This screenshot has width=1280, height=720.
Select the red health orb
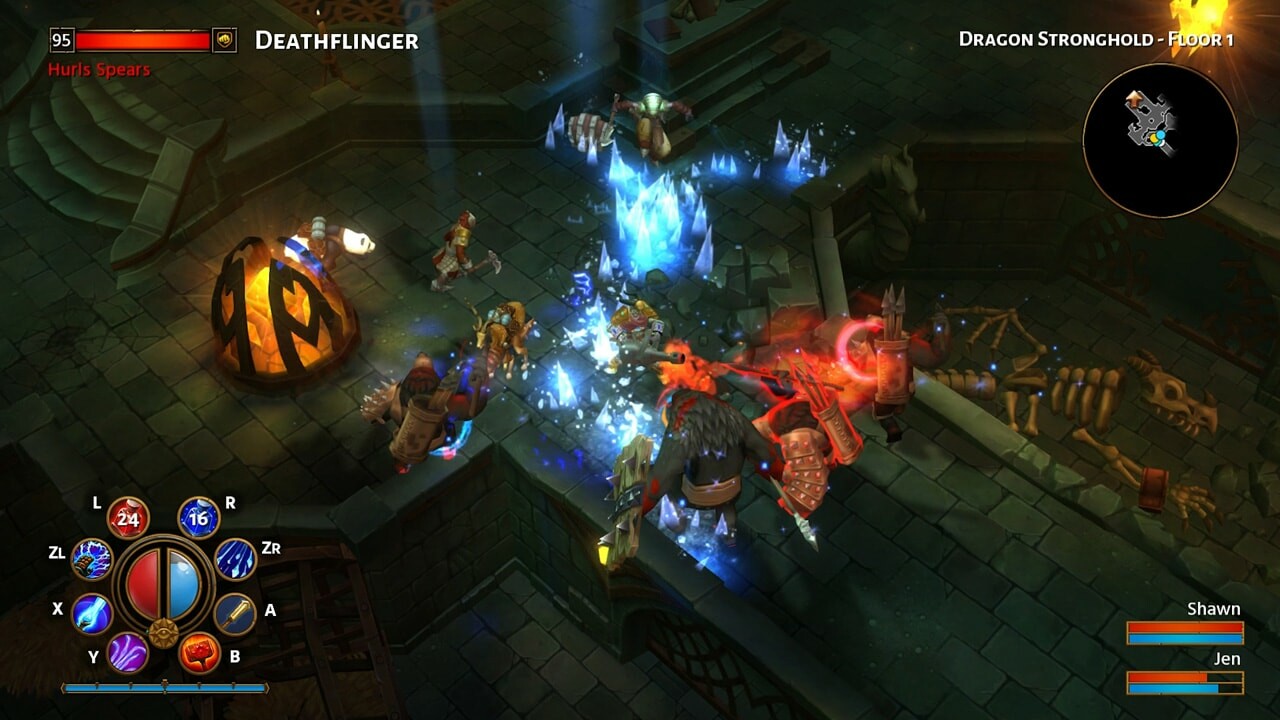(x=145, y=585)
